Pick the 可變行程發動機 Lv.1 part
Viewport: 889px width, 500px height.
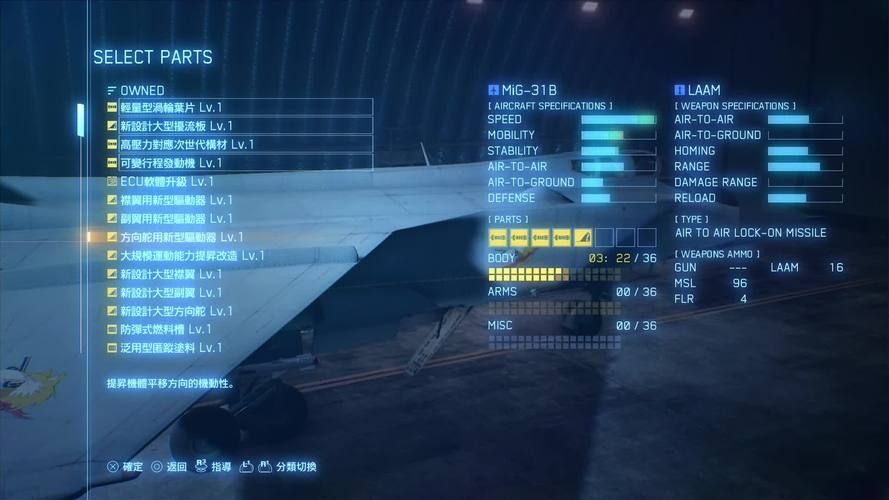238,162
